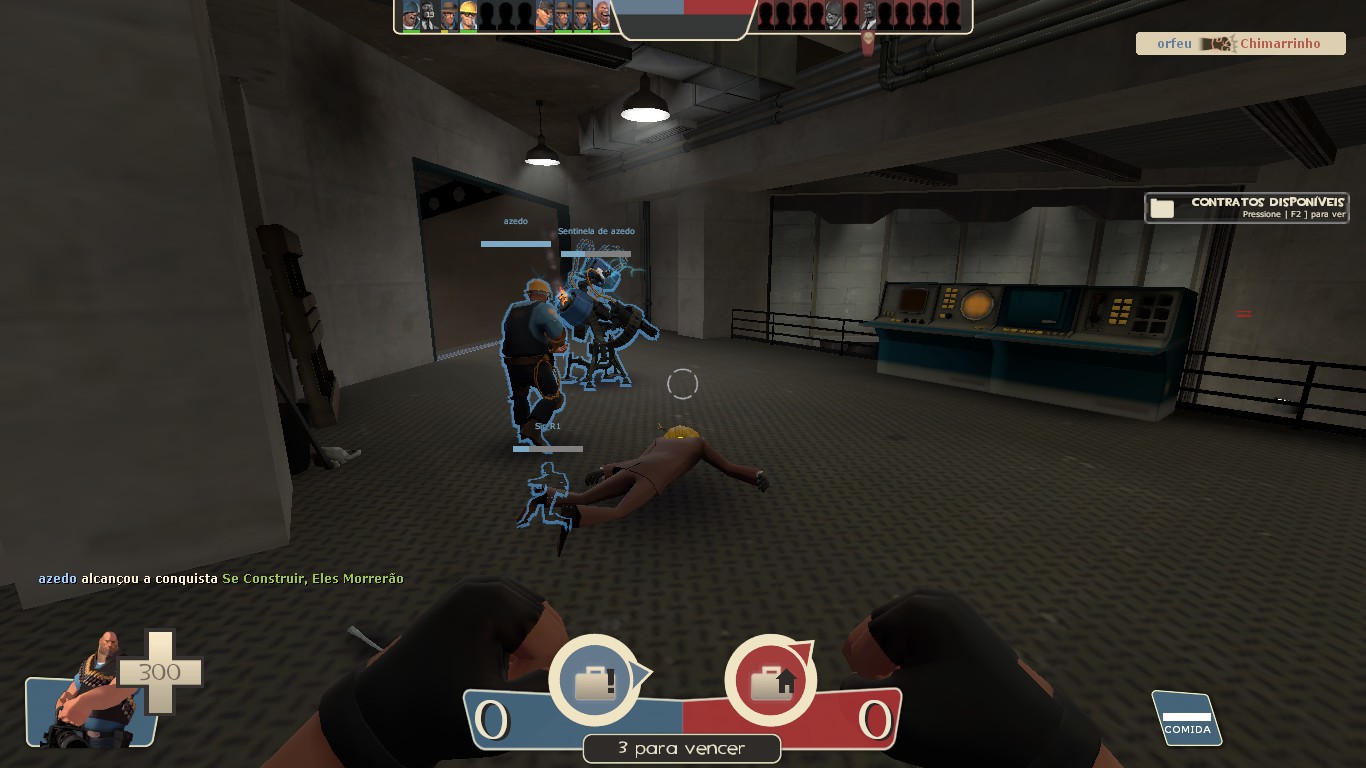Click the blue team intelligence briefcase icon

[x=595, y=681]
